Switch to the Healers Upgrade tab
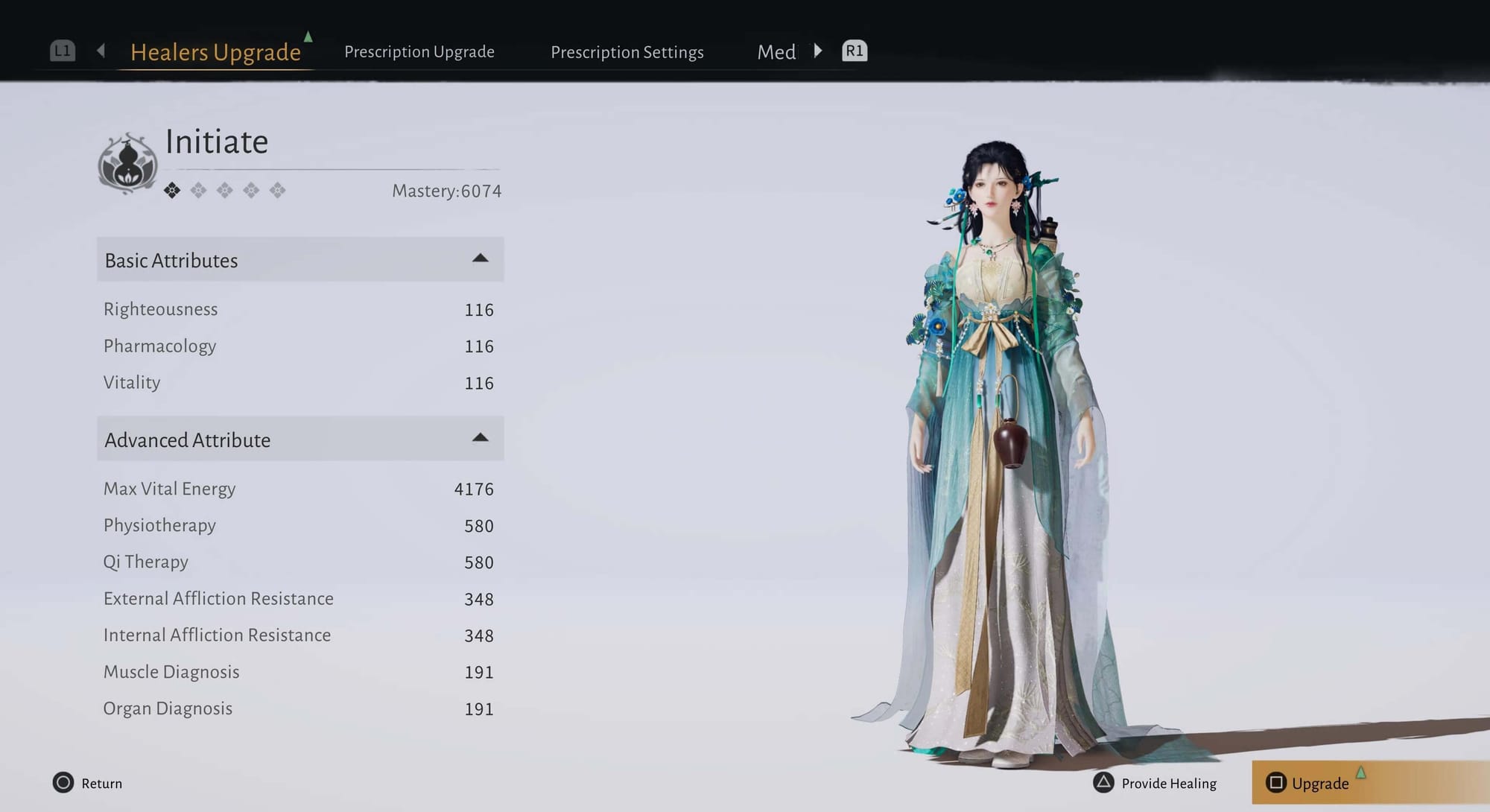1490x812 pixels. (x=215, y=52)
